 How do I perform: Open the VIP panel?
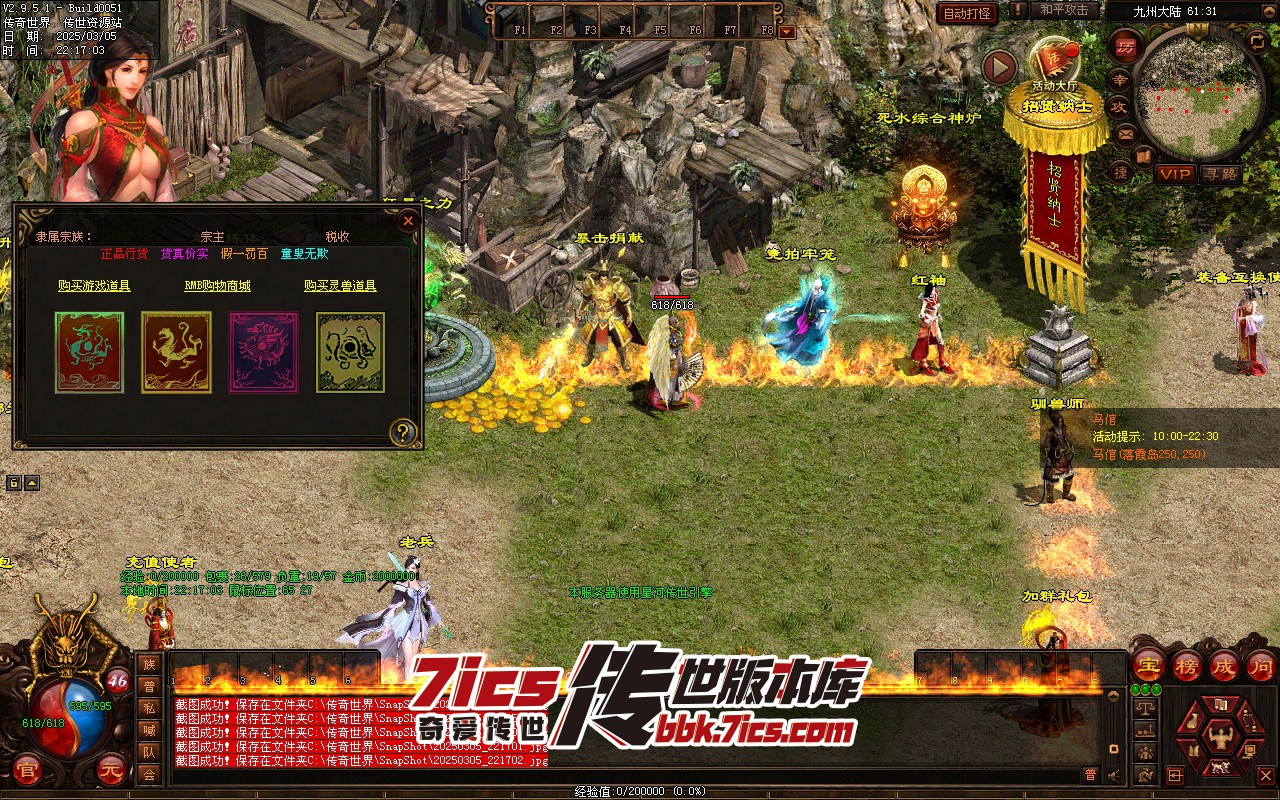point(1176,174)
